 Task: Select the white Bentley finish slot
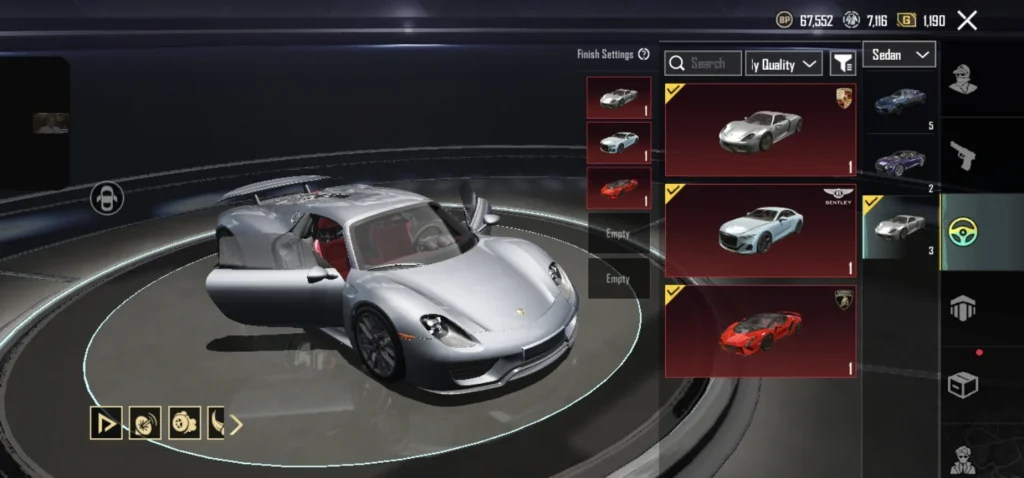[x=618, y=143]
